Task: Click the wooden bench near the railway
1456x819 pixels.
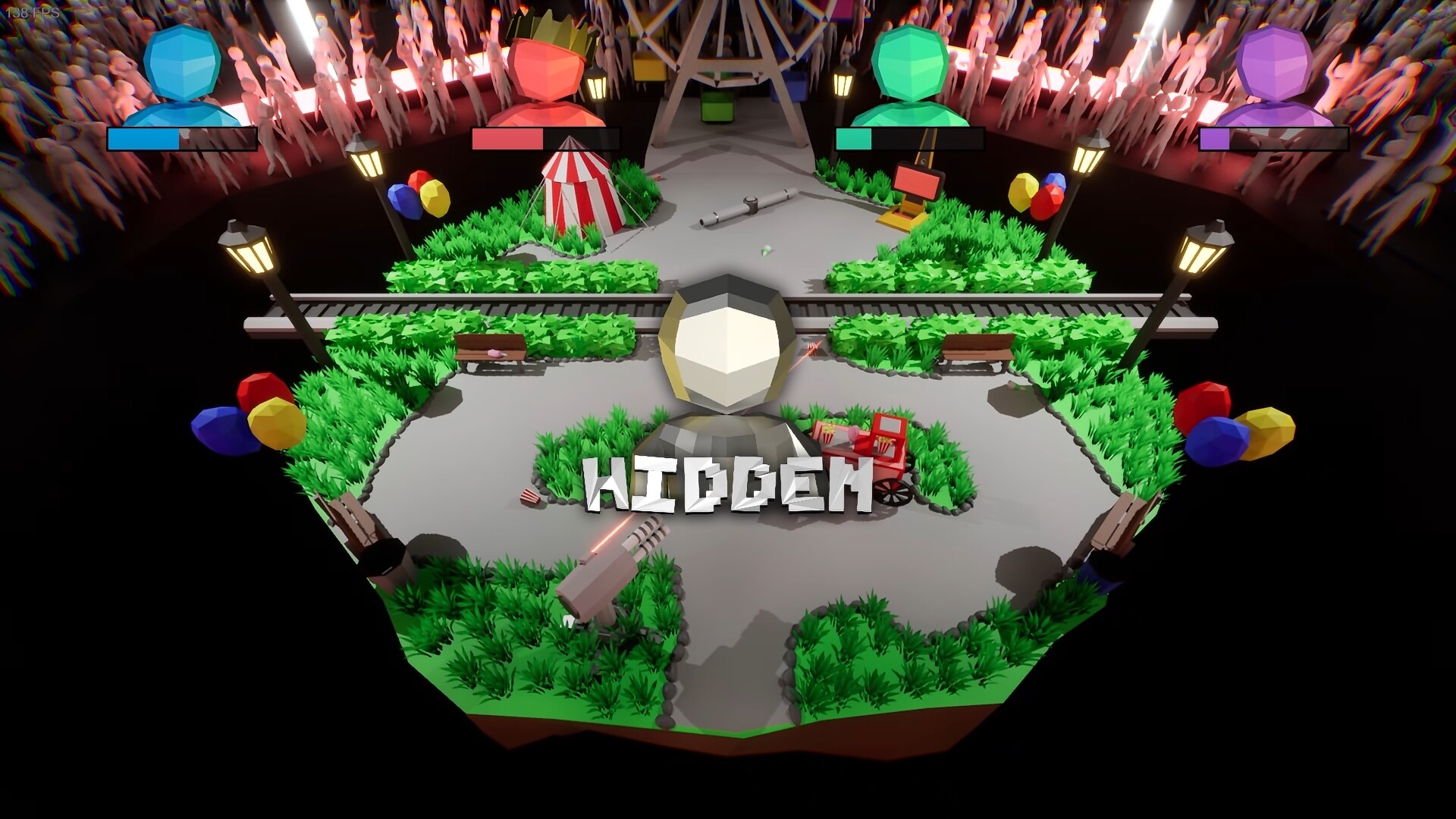Action: click(x=489, y=347)
